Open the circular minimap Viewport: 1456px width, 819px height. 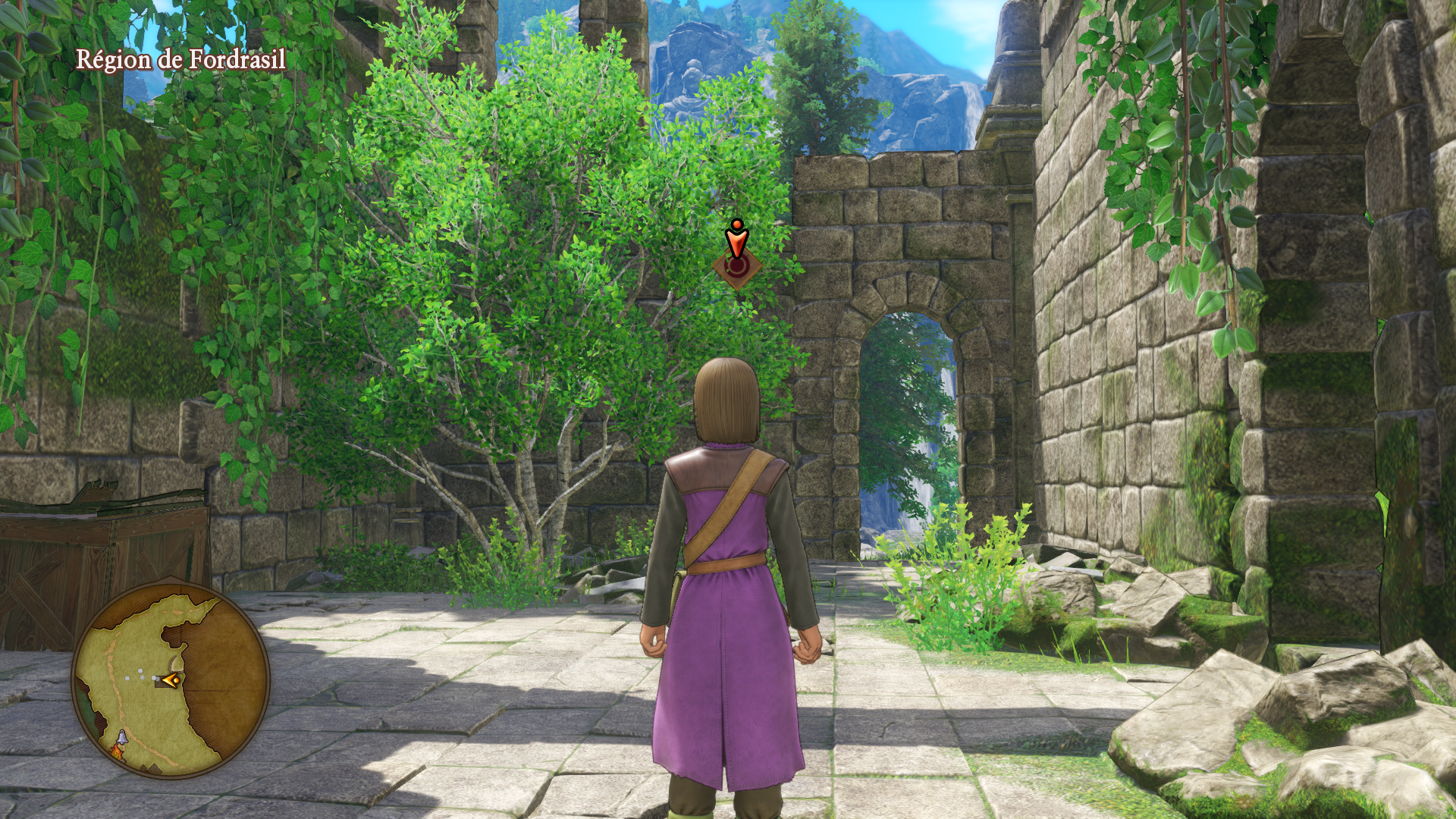[171, 679]
